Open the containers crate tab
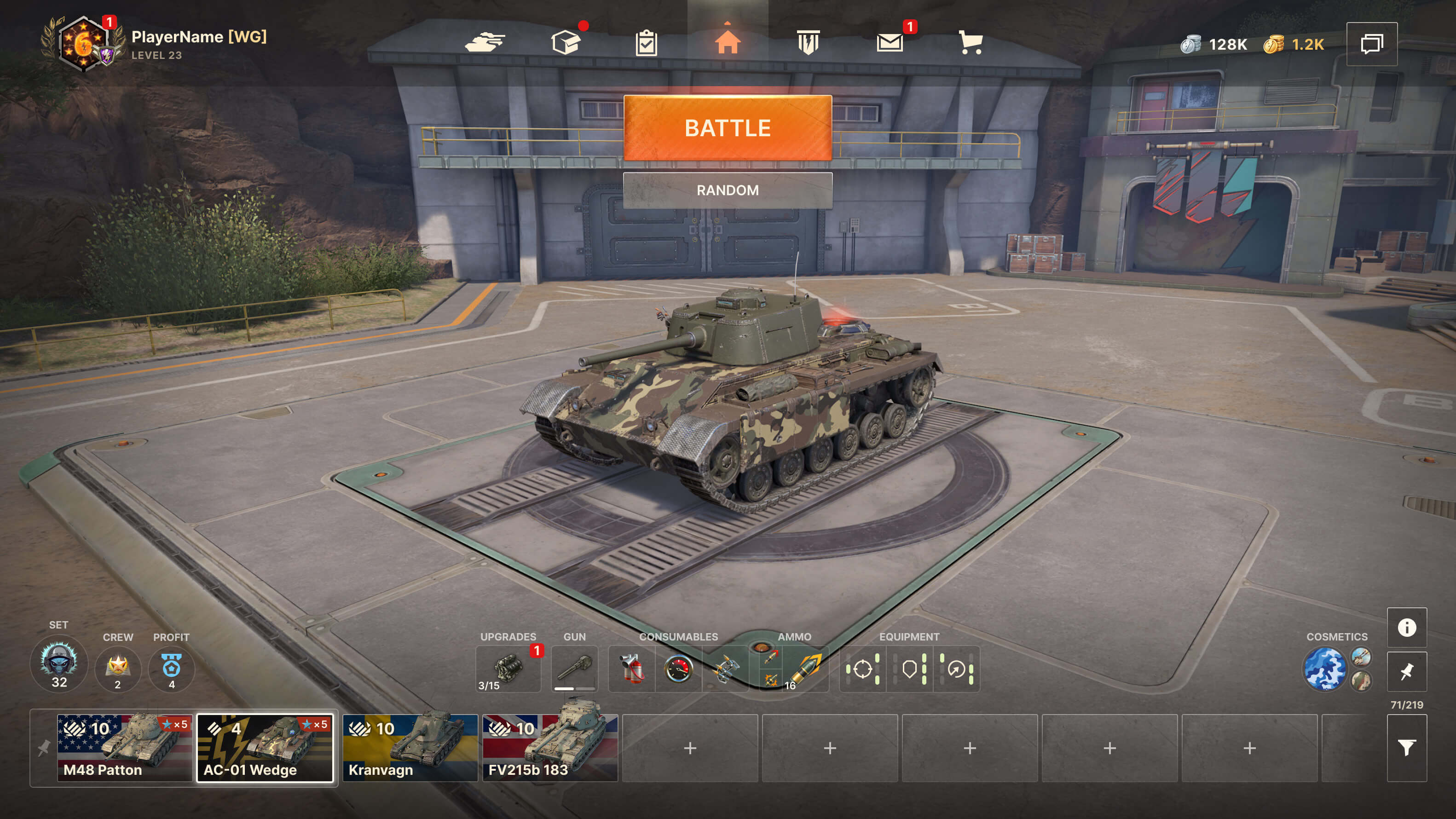The width and height of the screenshot is (1456, 819). [566, 42]
